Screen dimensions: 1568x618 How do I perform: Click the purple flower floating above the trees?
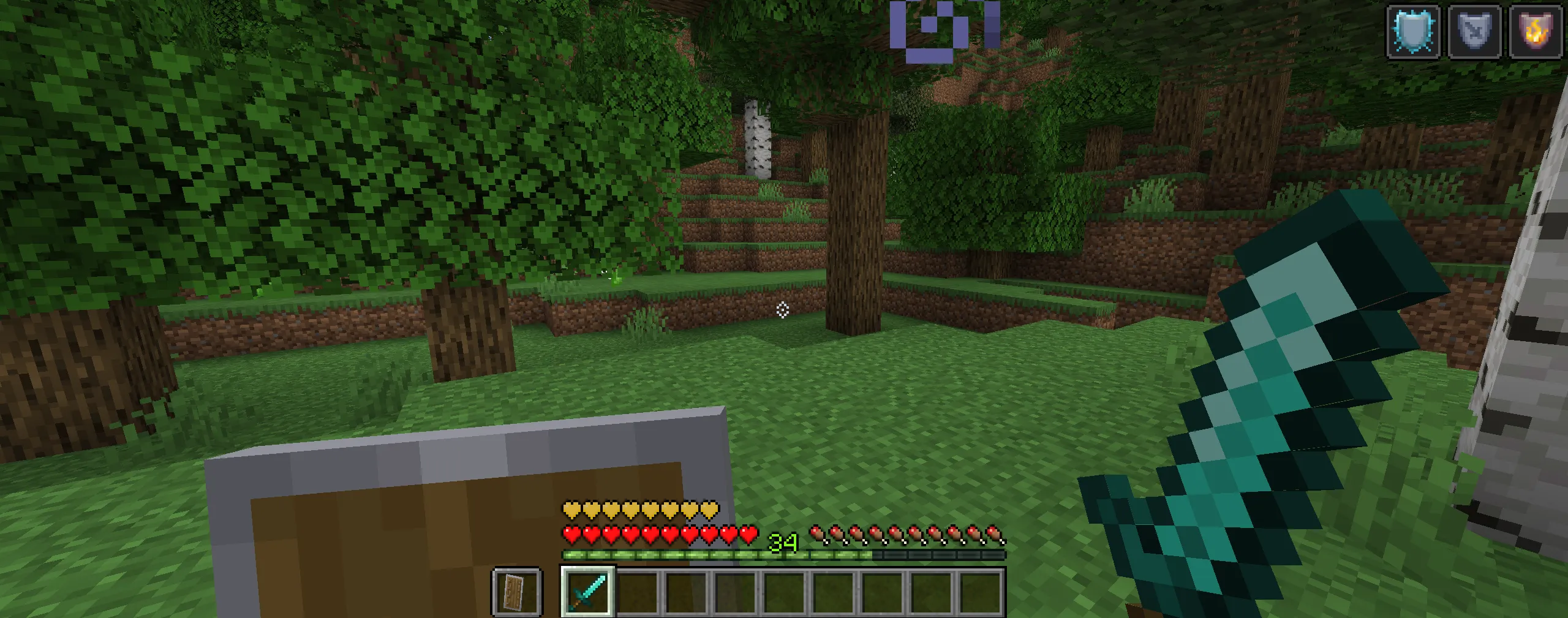tap(934, 29)
